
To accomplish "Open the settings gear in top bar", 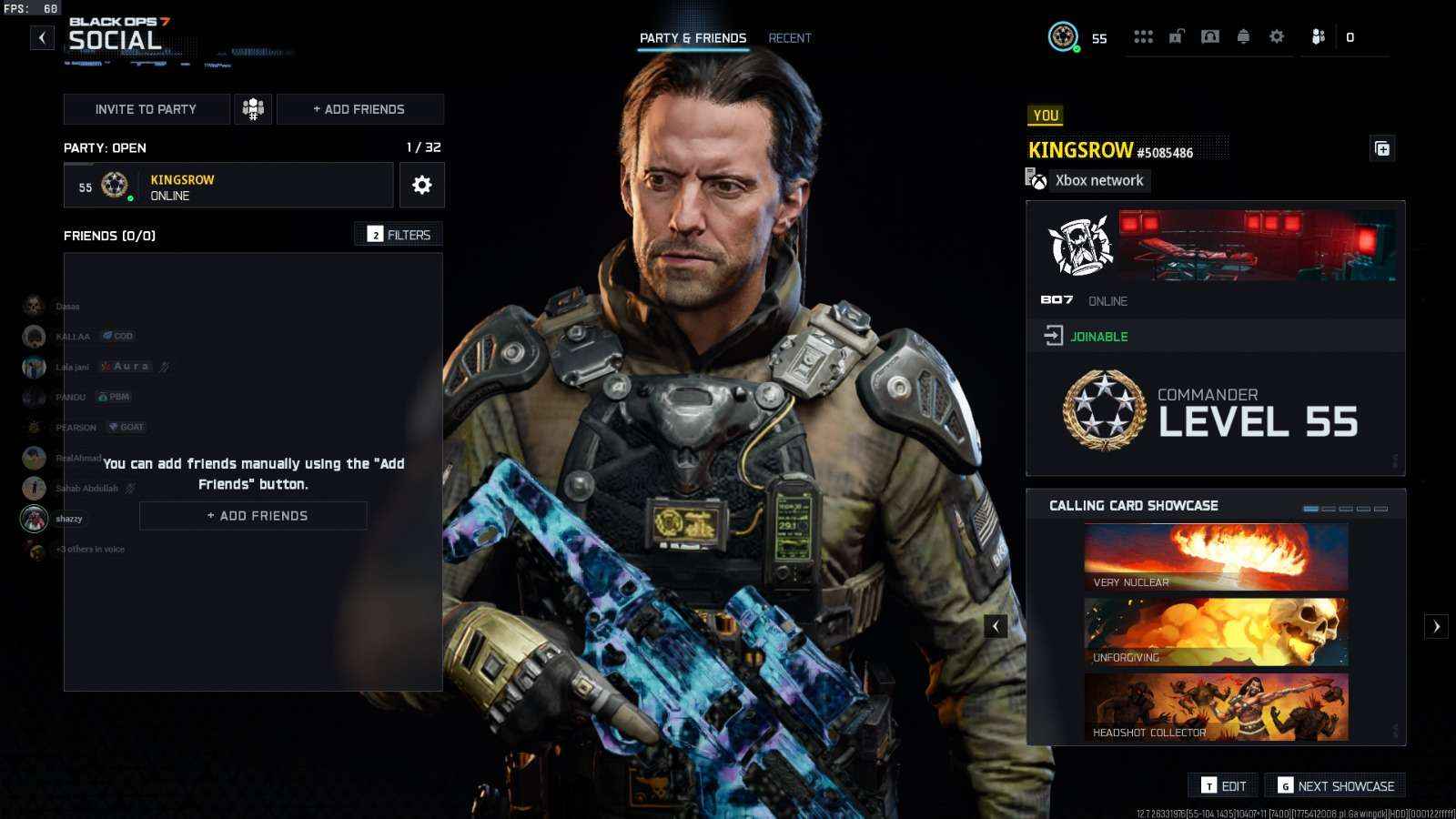I will coord(1277,37).
